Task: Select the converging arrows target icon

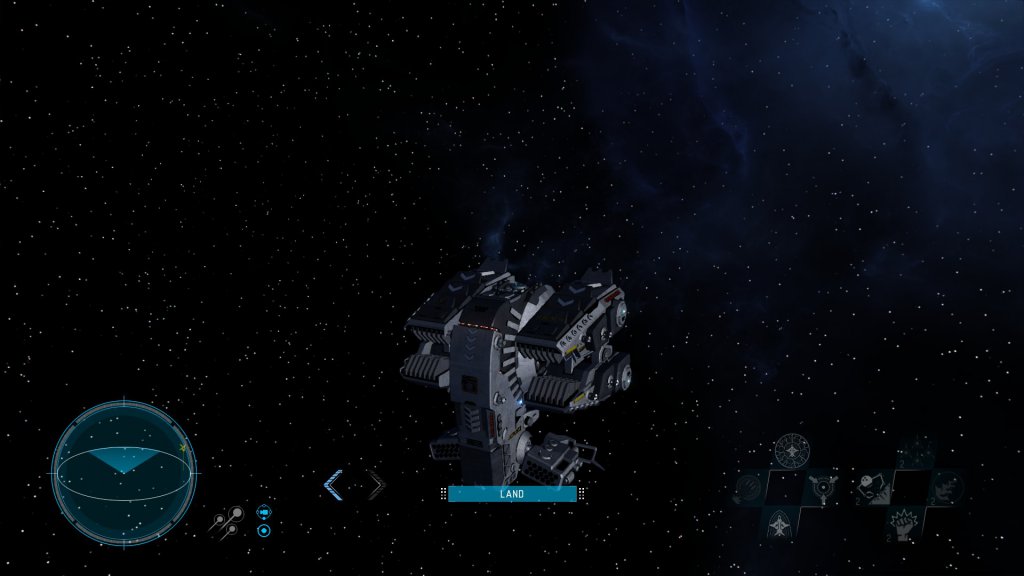Action: pyautogui.click(x=825, y=488)
